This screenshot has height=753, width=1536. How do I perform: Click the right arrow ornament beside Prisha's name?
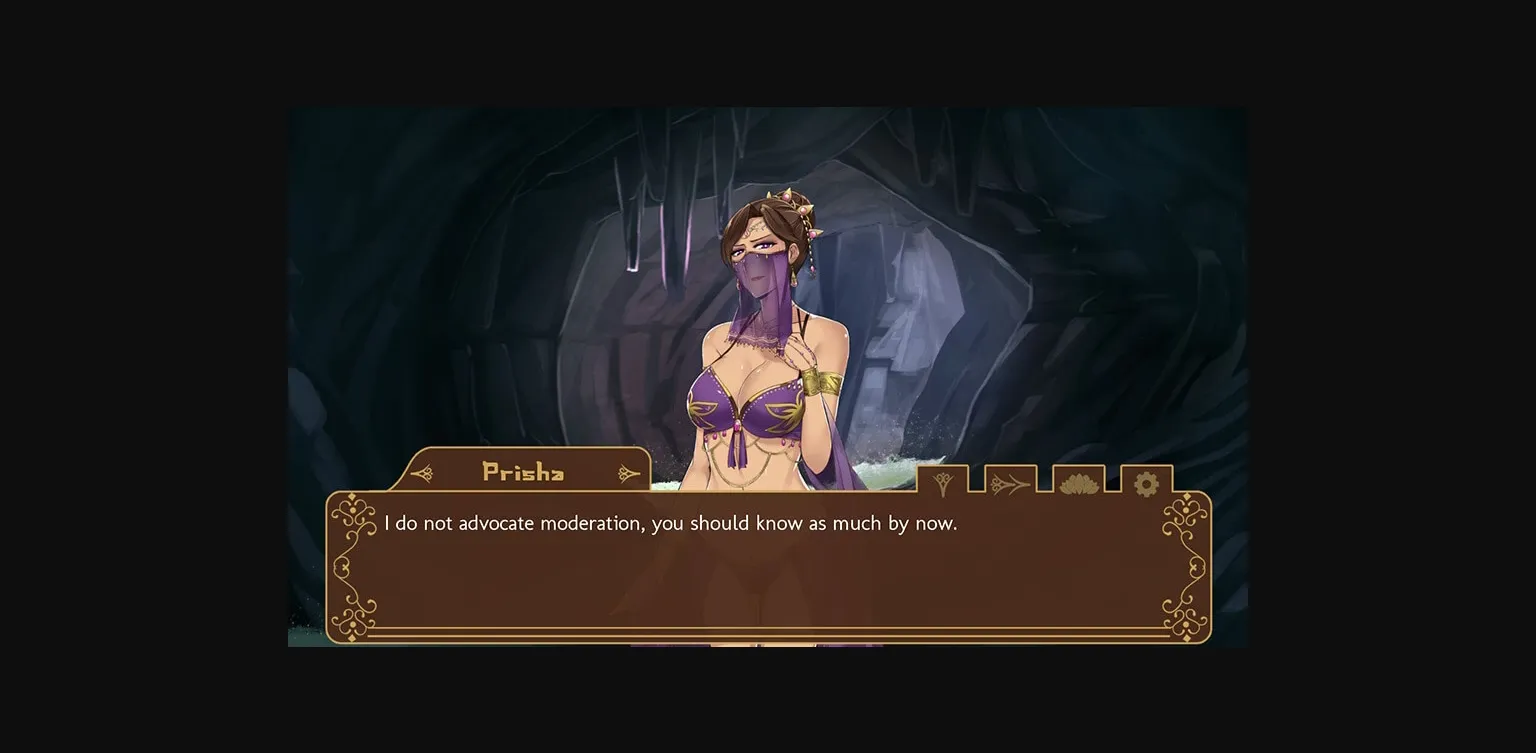point(628,472)
